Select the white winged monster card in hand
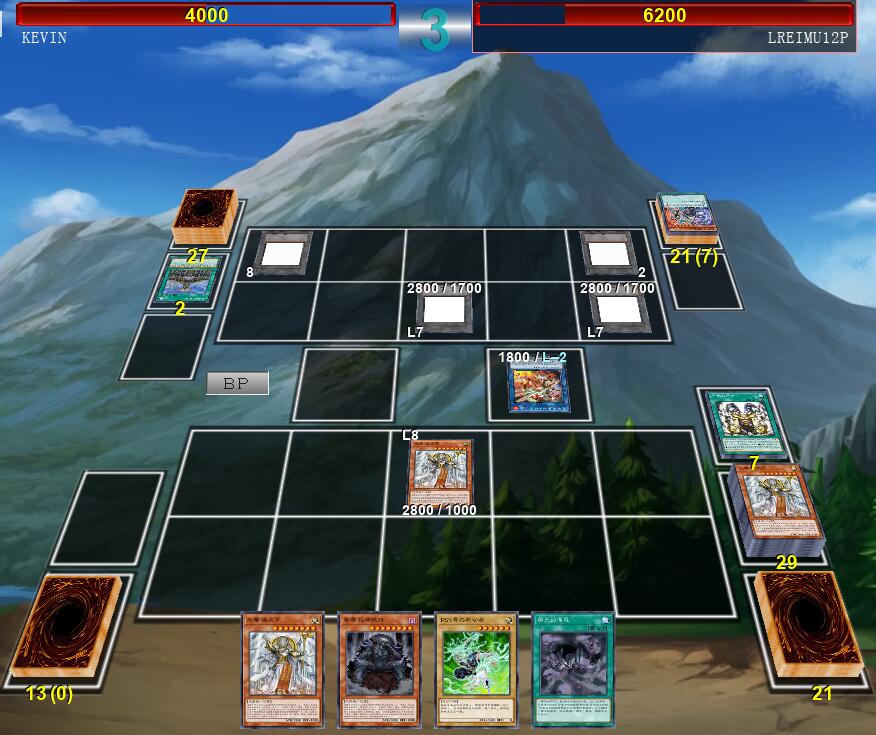Viewport: 876px width, 735px height. 283,668
